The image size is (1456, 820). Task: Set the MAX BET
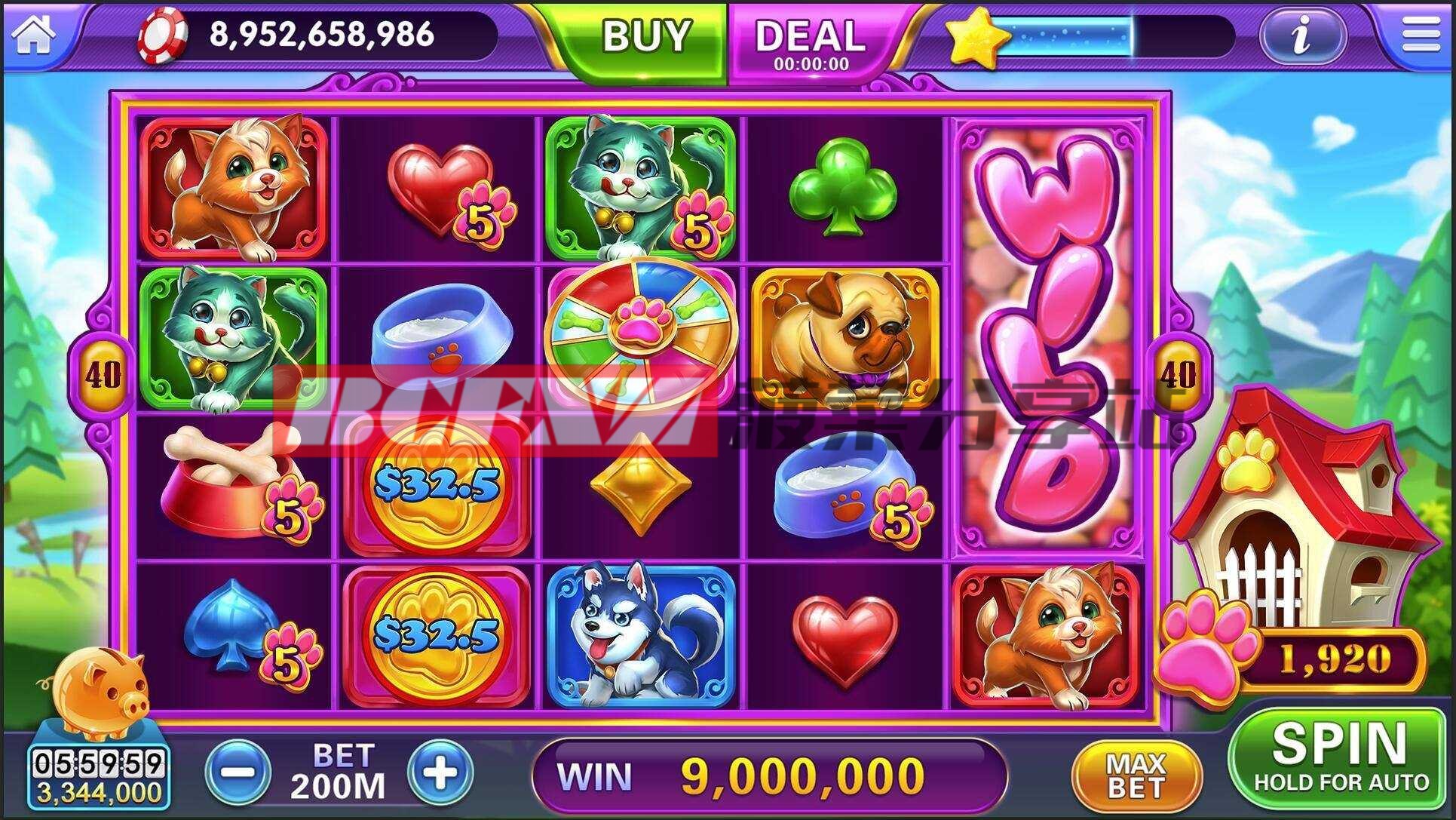pos(1136,775)
